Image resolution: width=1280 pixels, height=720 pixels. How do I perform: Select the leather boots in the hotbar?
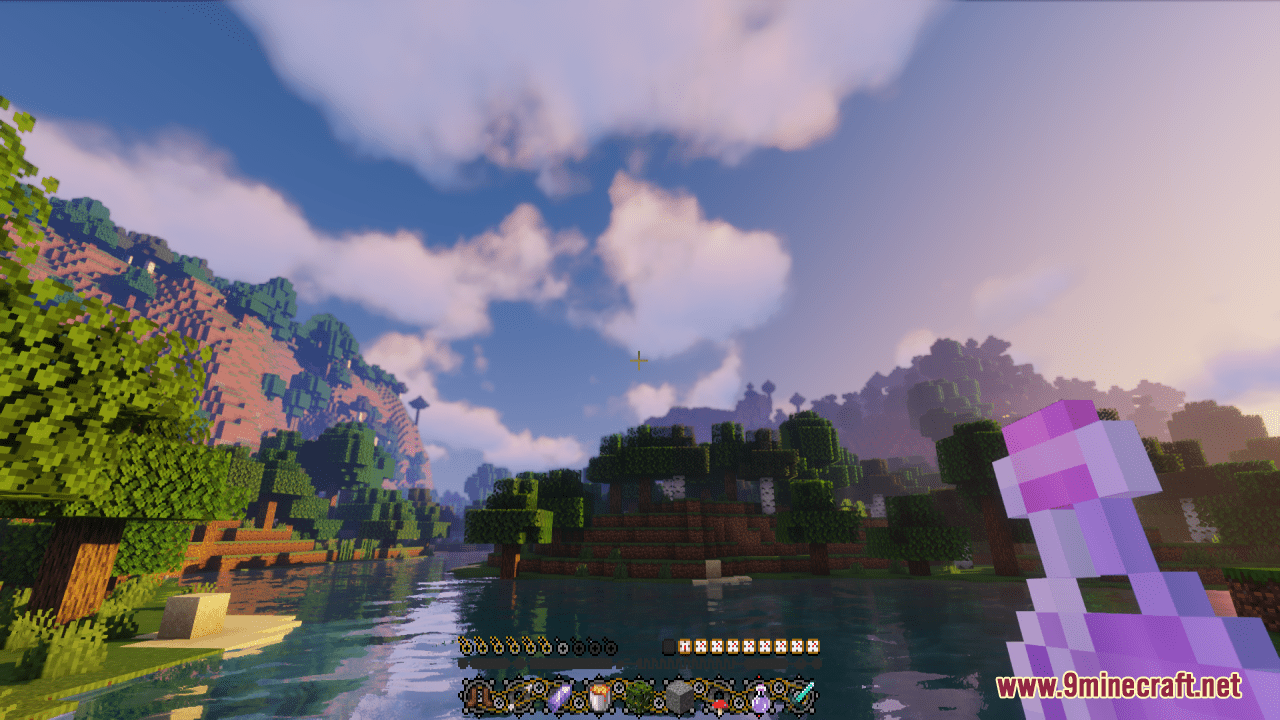(x=477, y=697)
